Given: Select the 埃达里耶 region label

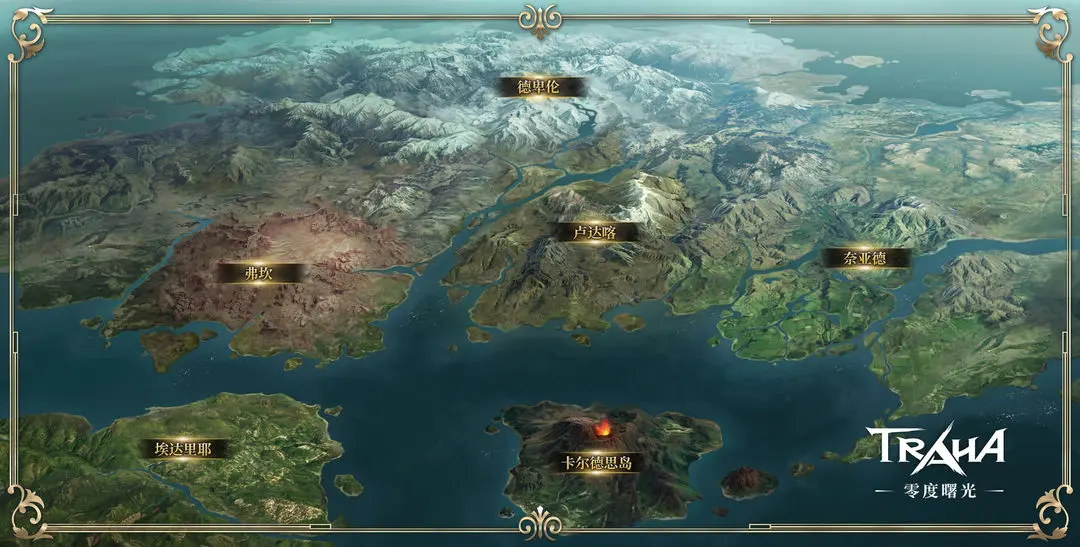Looking at the screenshot, I should pyautogui.click(x=183, y=449).
